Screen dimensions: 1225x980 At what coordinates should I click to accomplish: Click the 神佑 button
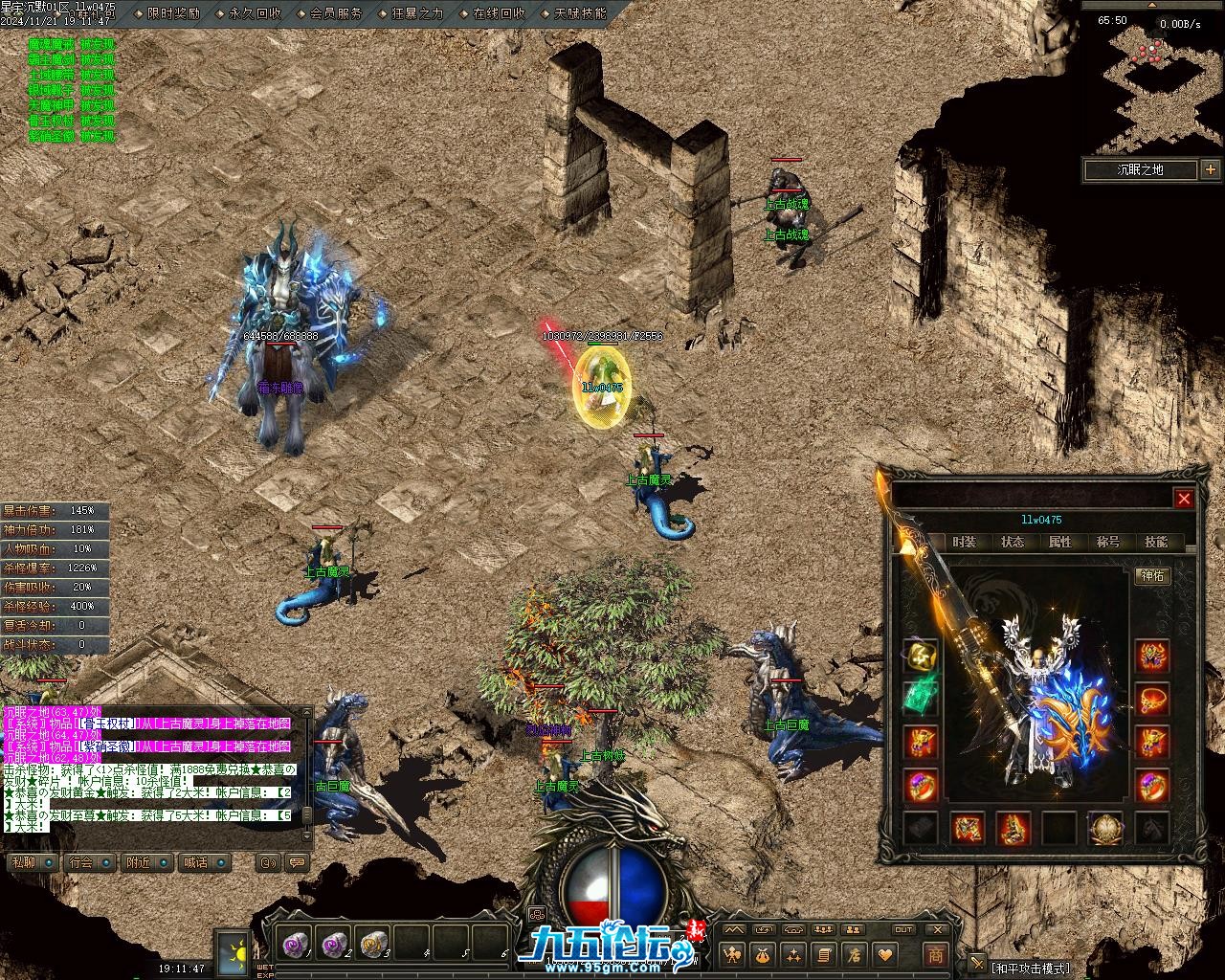(x=1152, y=576)
